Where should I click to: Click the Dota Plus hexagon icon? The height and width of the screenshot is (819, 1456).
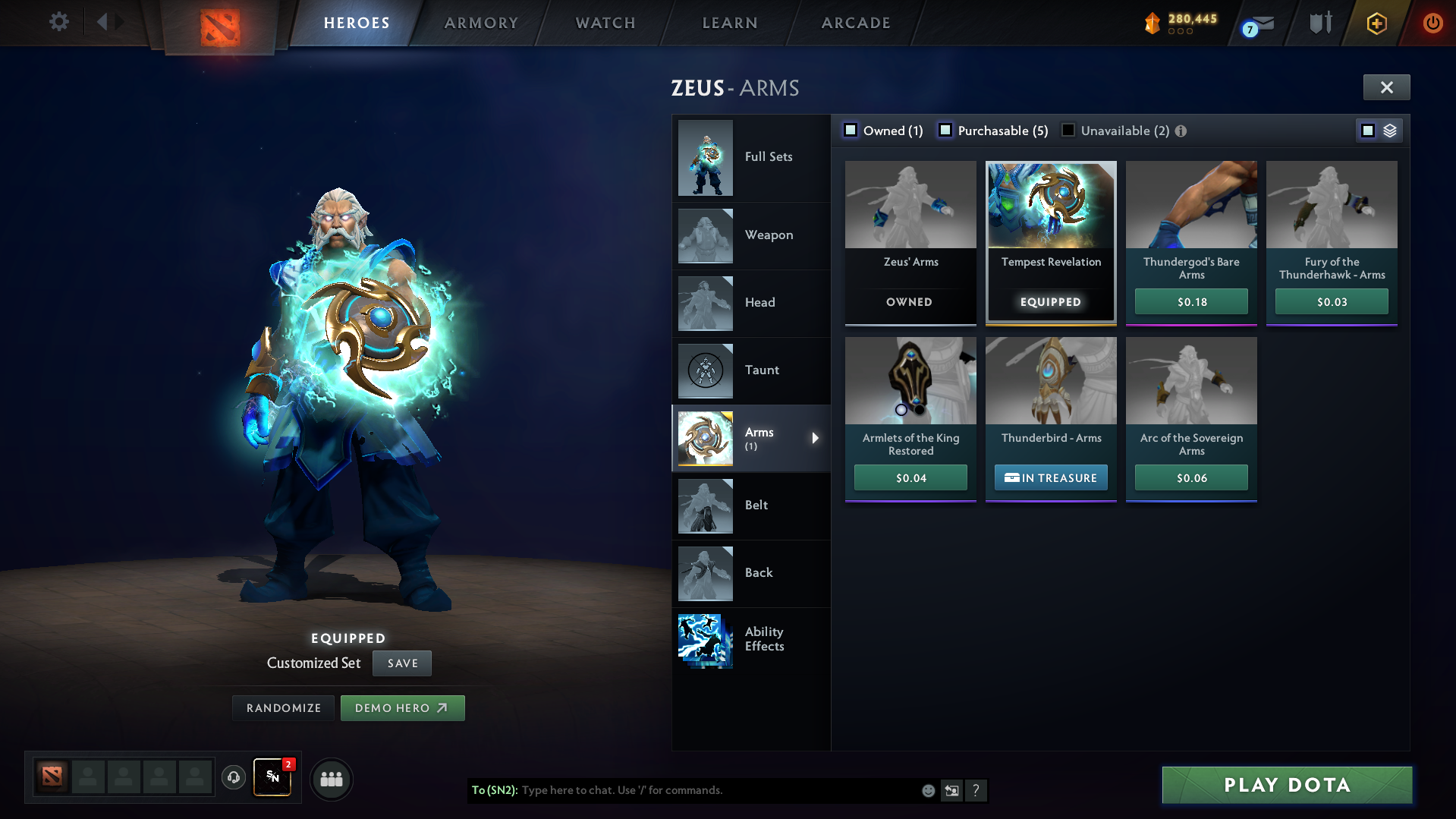(x=1376, y=23)
